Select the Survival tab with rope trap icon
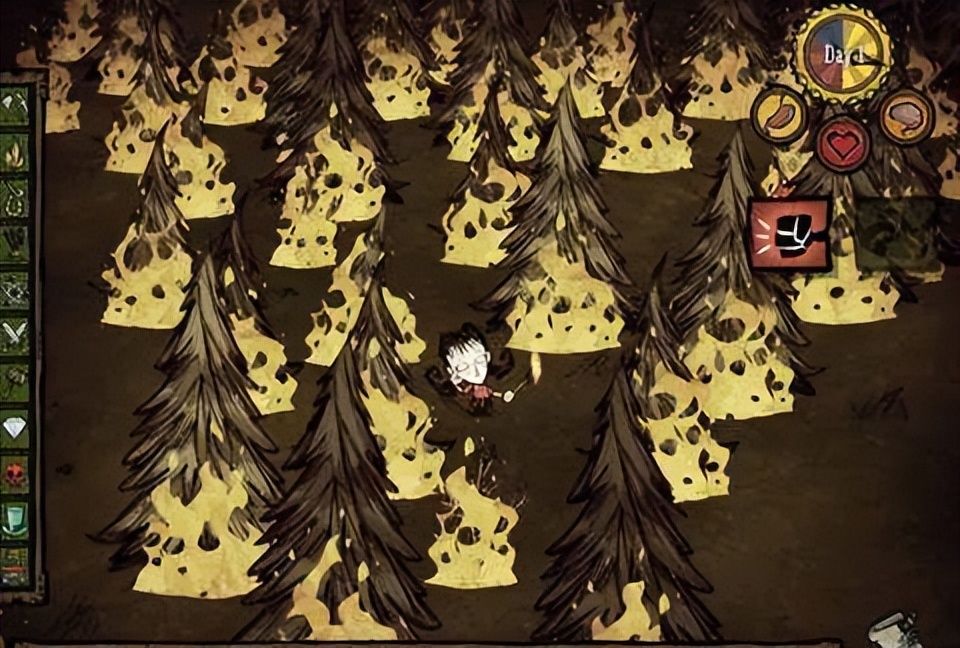The image size is (960, 648). pos(15,197)
